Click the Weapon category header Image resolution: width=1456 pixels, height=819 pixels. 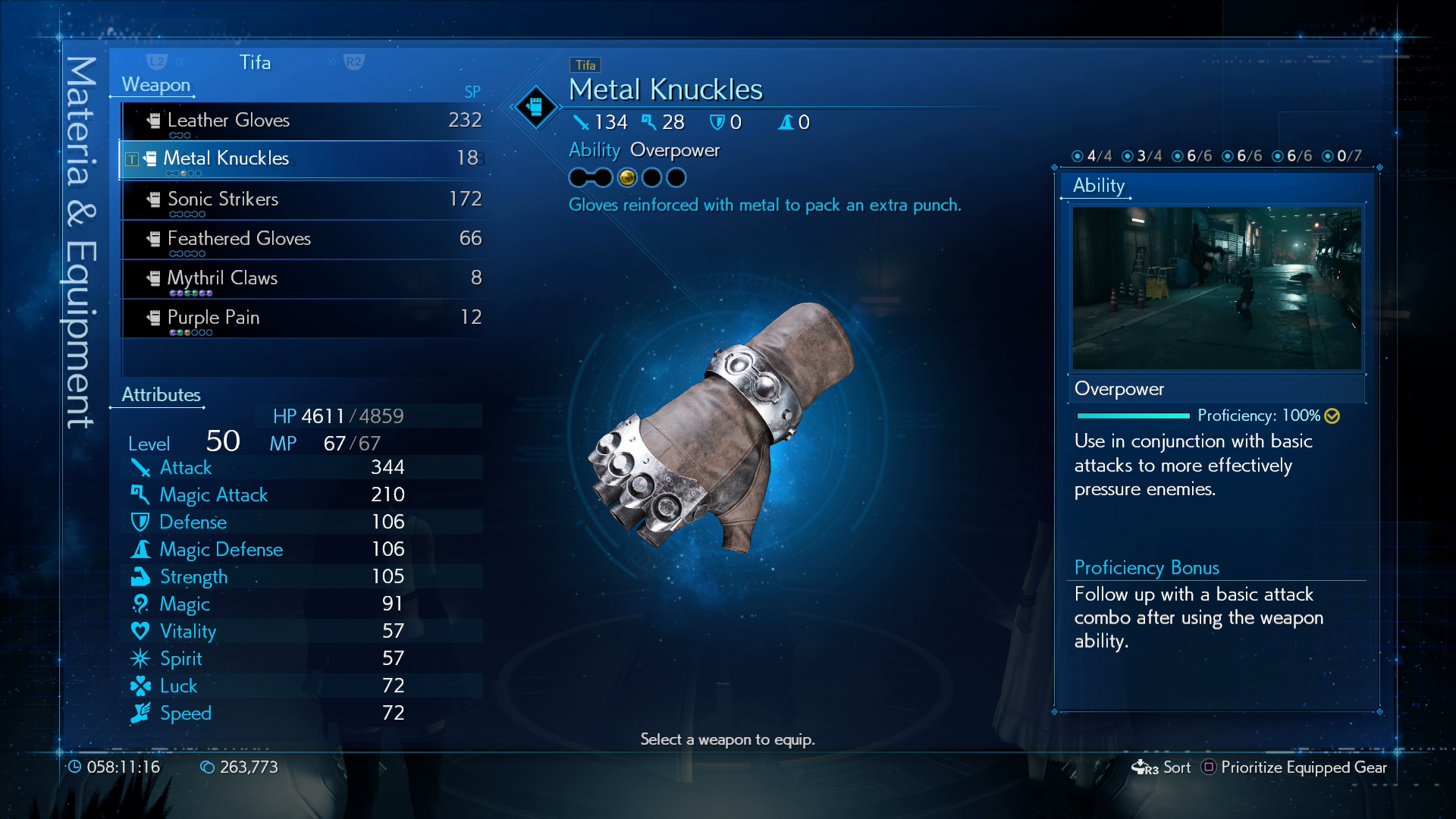pyautogui.click(x=156, y=85)
